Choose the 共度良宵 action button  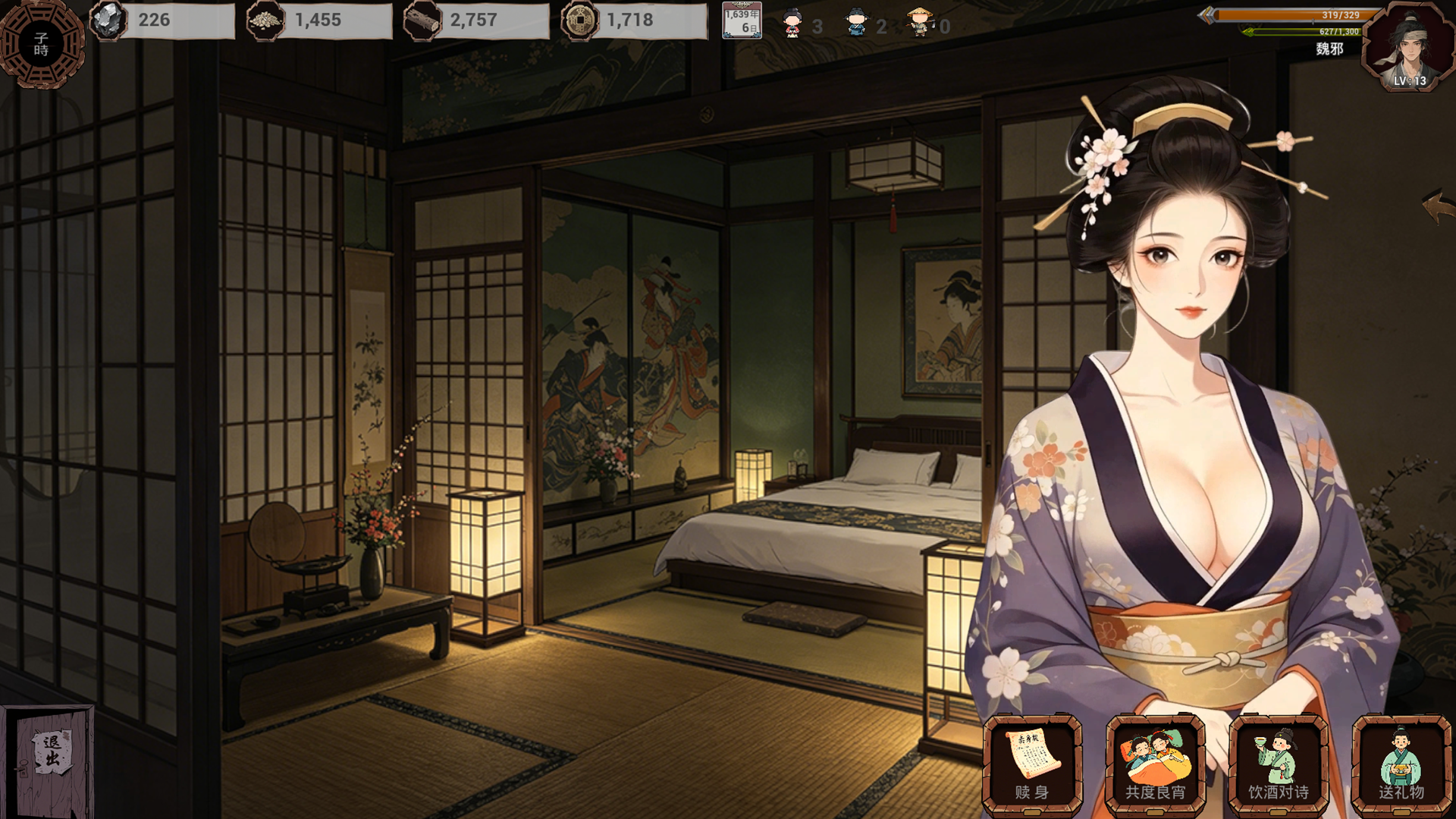tap(1155, 764)
